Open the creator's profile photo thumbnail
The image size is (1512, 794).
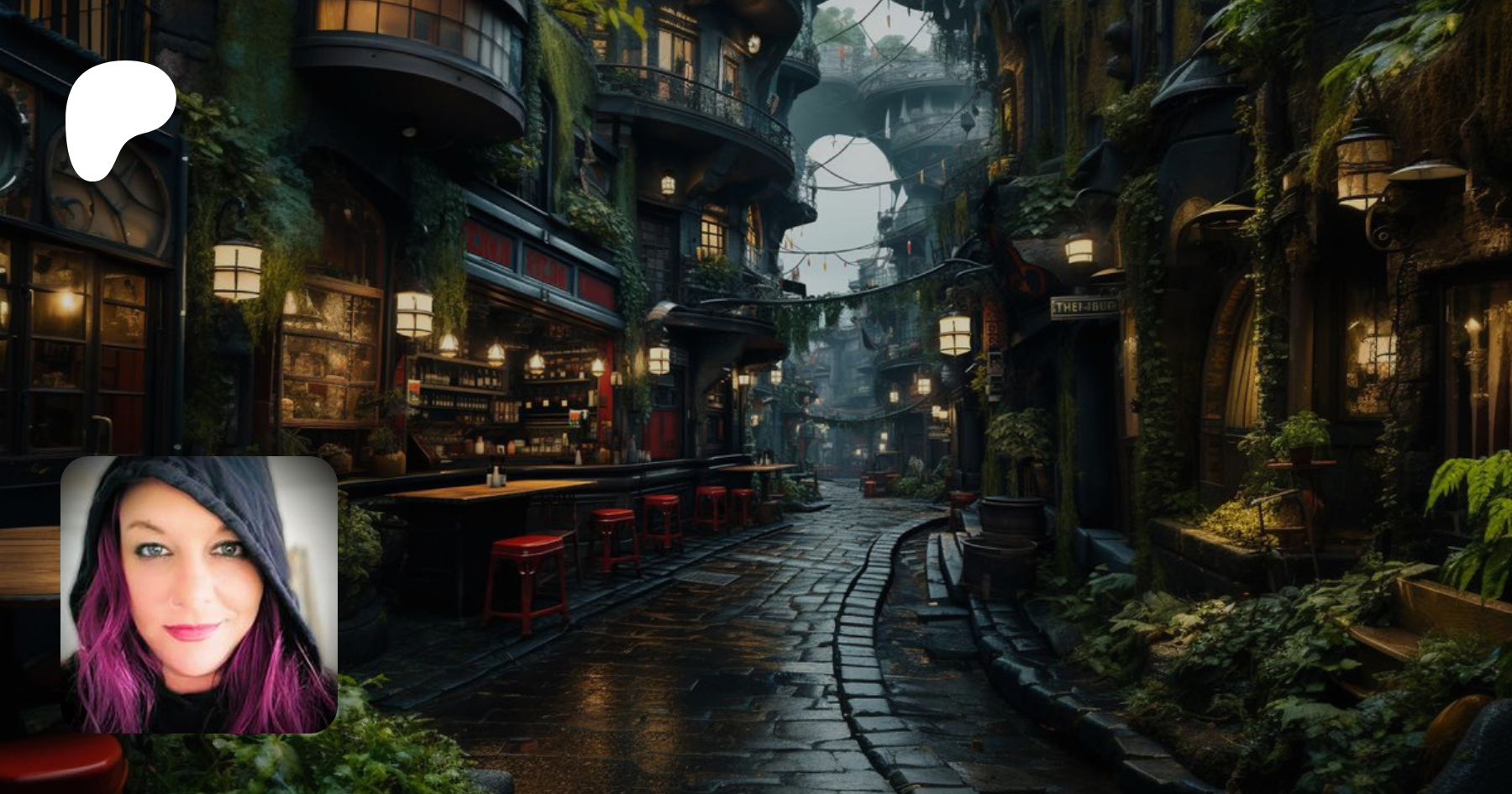[x=199, y=595]
